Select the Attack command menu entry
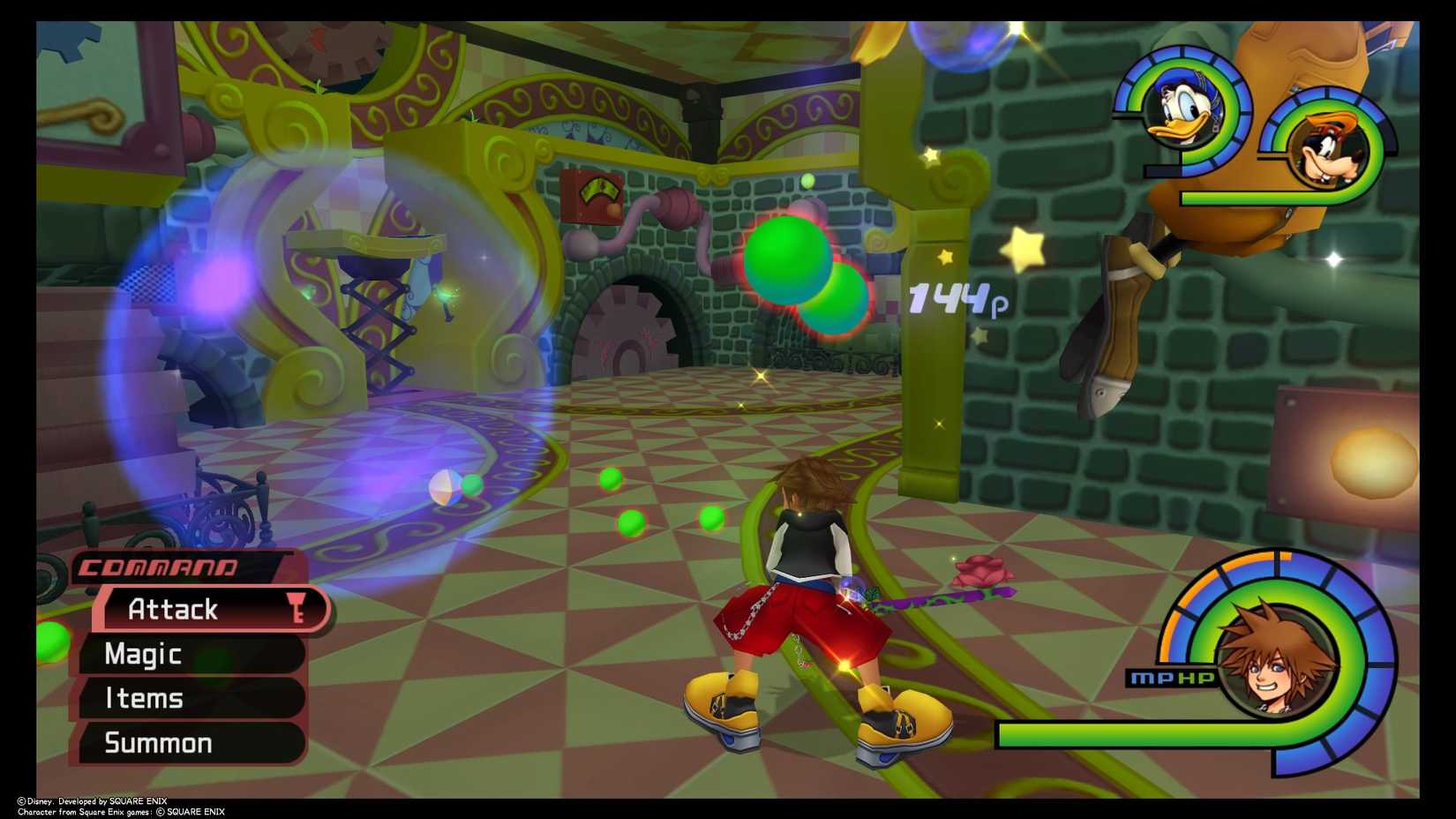 [x=173, y=609]
